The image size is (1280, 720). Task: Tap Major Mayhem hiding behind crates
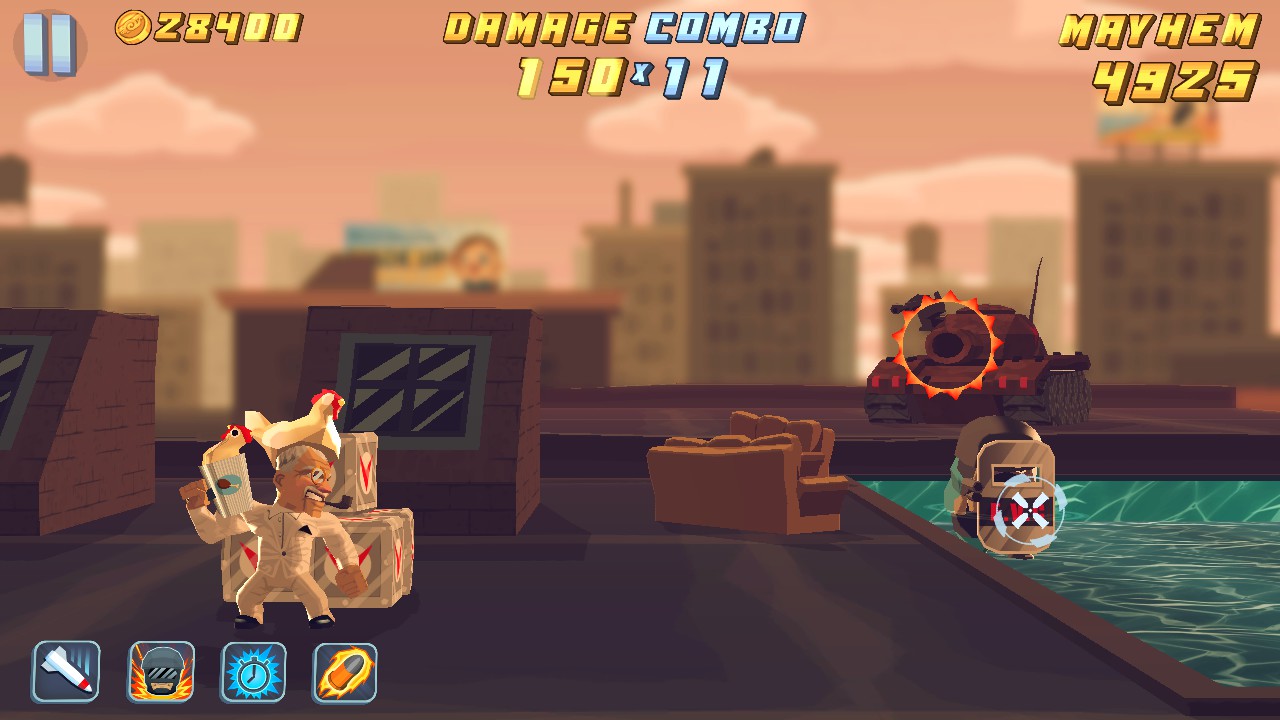pyautogui.click(x=290, y=520)
